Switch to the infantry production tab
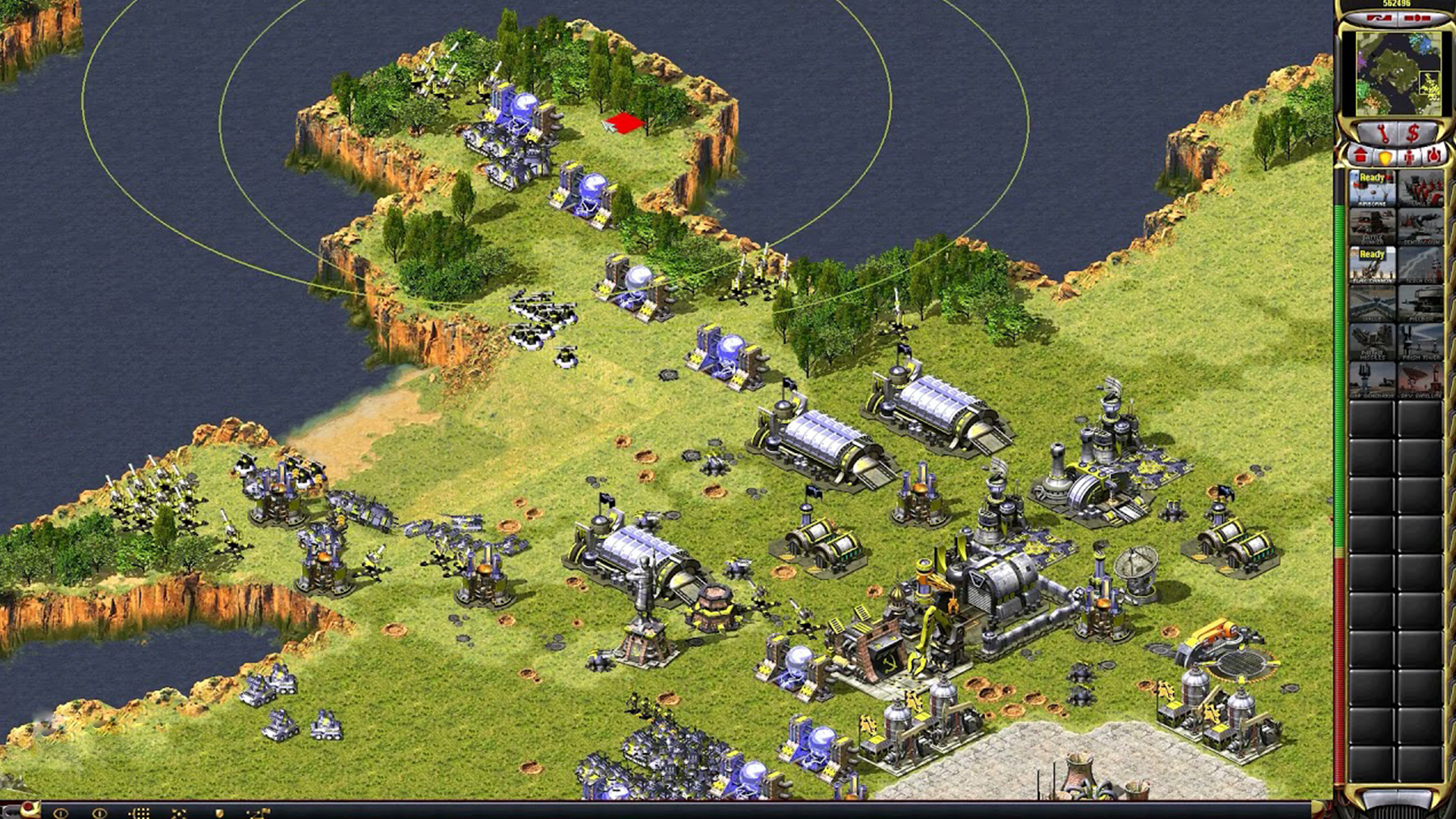1456x819 pixels. (1409, 156)
